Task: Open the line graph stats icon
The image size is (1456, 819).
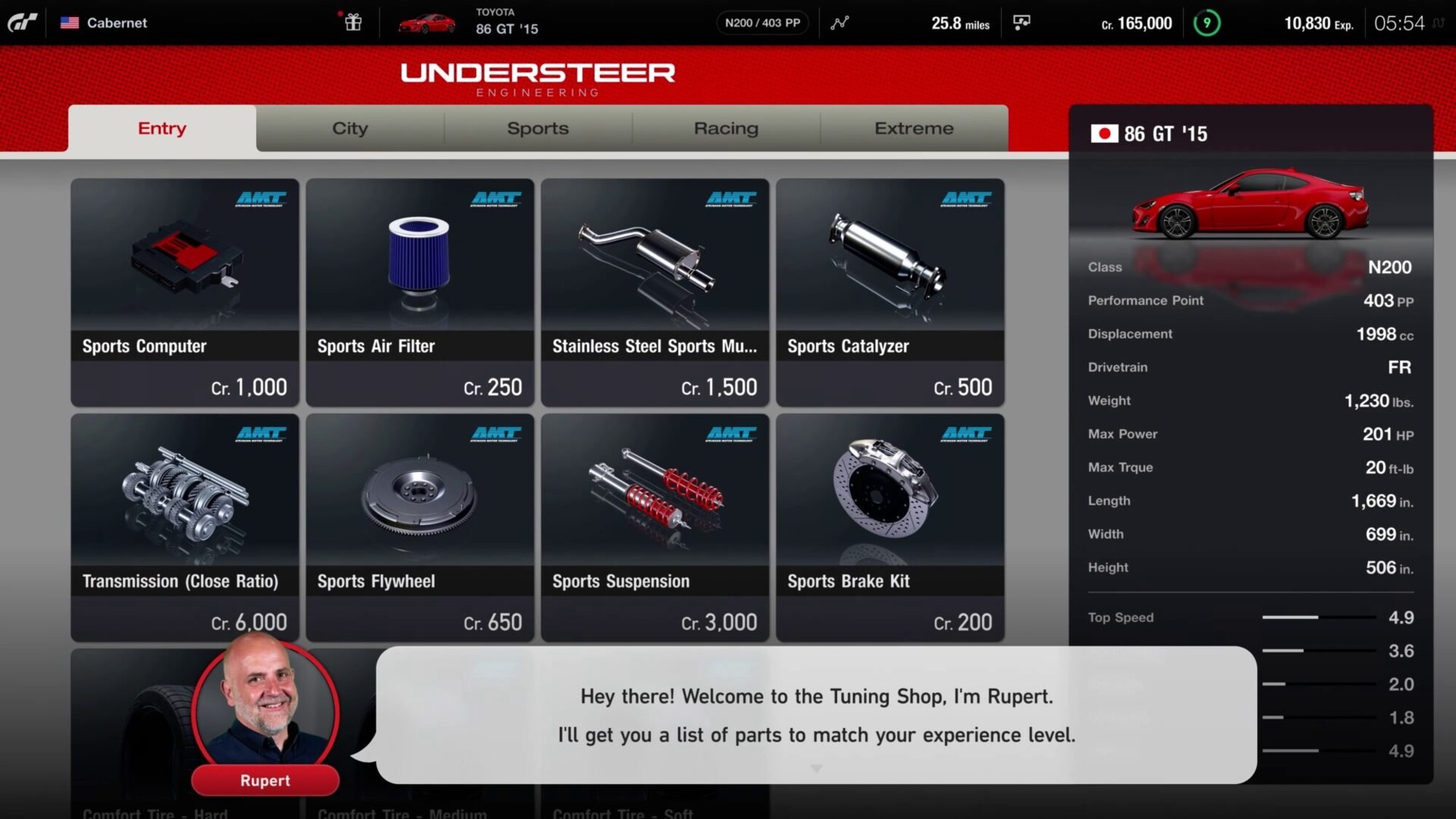Action: pyautogui.click(x=839, y=23)
